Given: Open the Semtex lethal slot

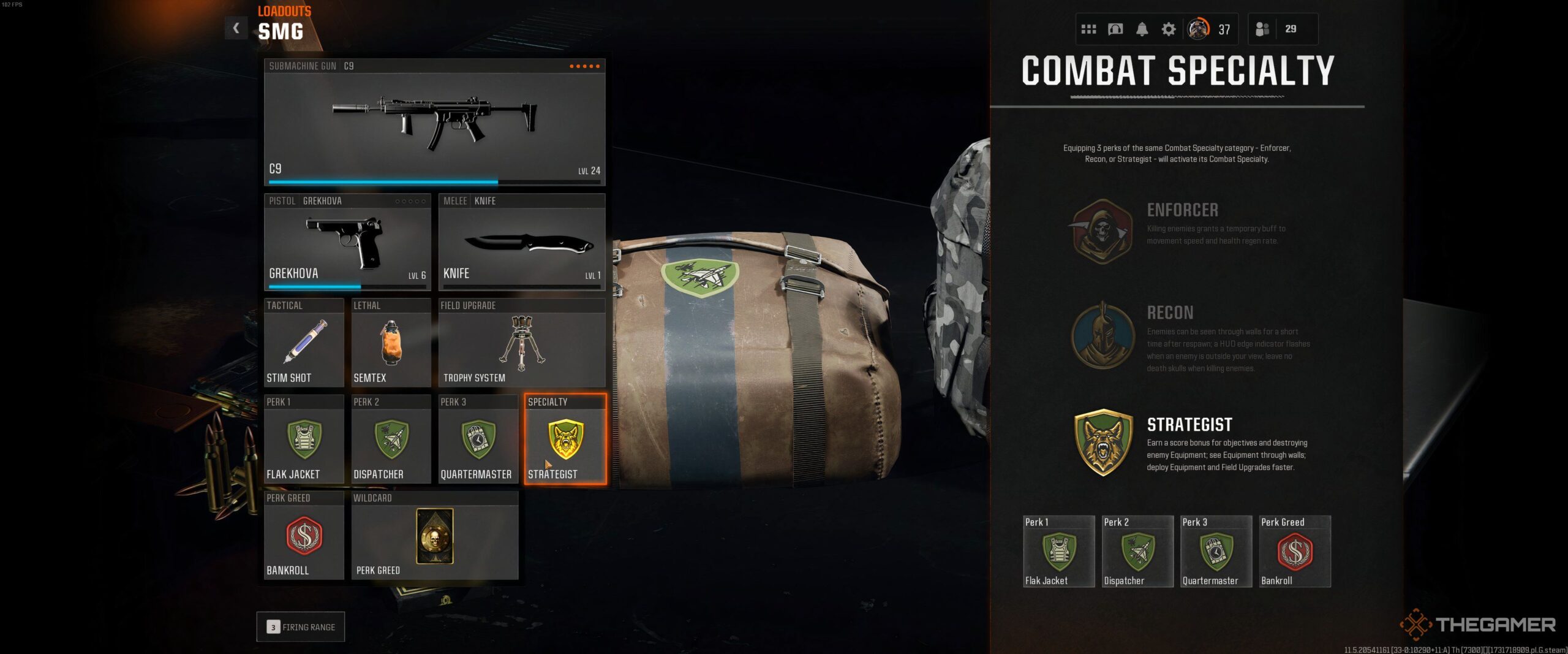Looking at the screenshot, I should coord(391,343).
